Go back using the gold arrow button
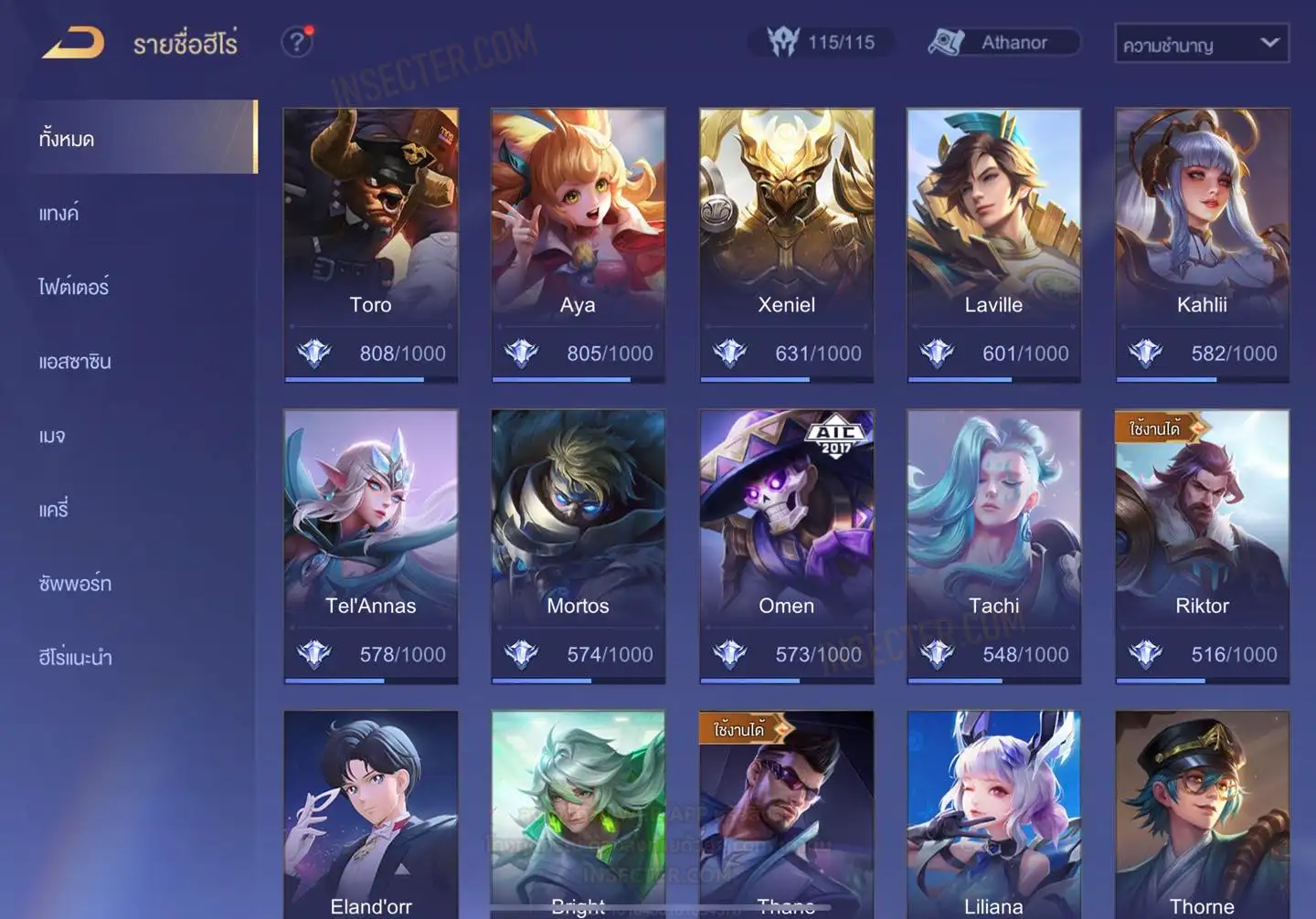The height and width of the screenshot is (919, 1316). [x=73, y=43]
